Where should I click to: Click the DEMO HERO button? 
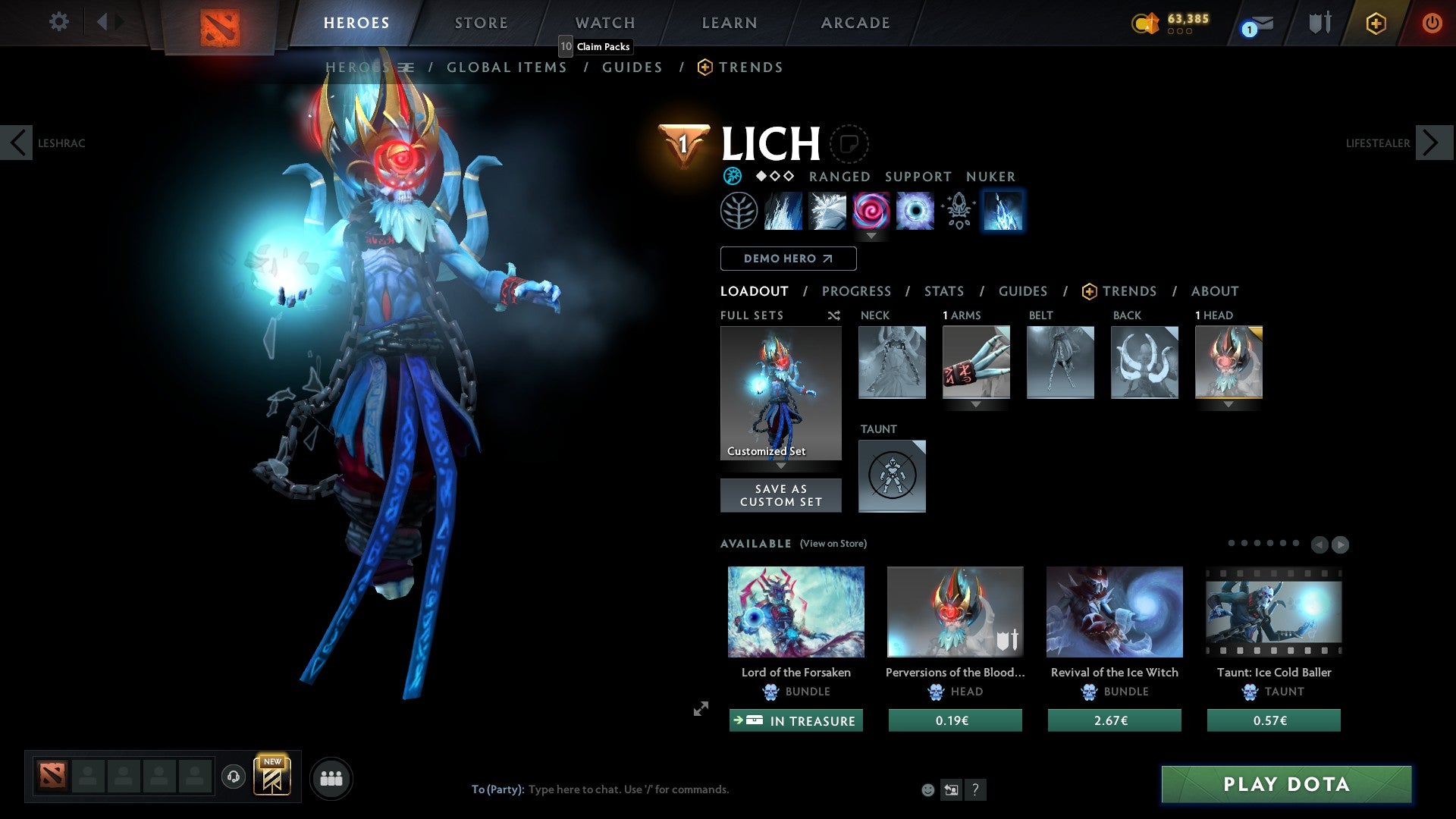(788, 259)
